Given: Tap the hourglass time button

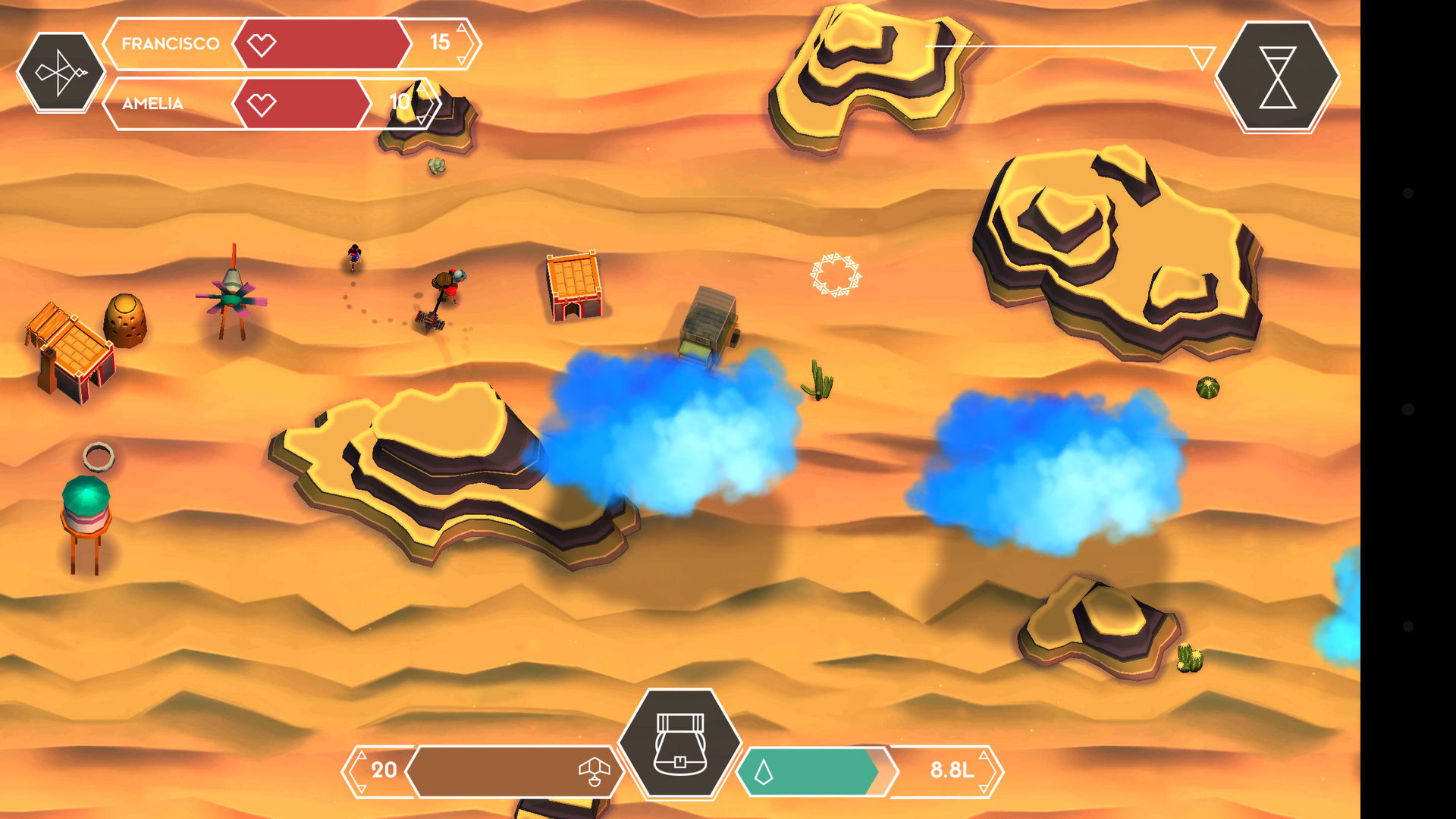Looking at the screenshot, I should point(1277,77).
